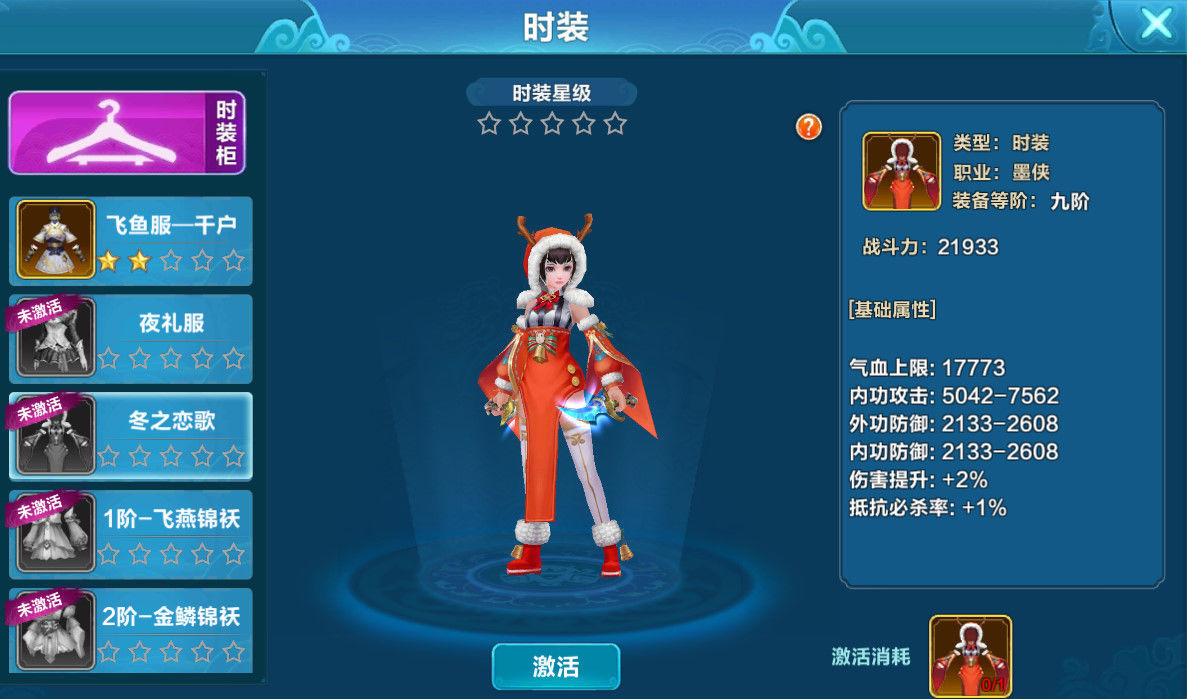Close the 时装 fashion window
Viewport: 1187px width, 699px height.
click(x=1156, y=23)
